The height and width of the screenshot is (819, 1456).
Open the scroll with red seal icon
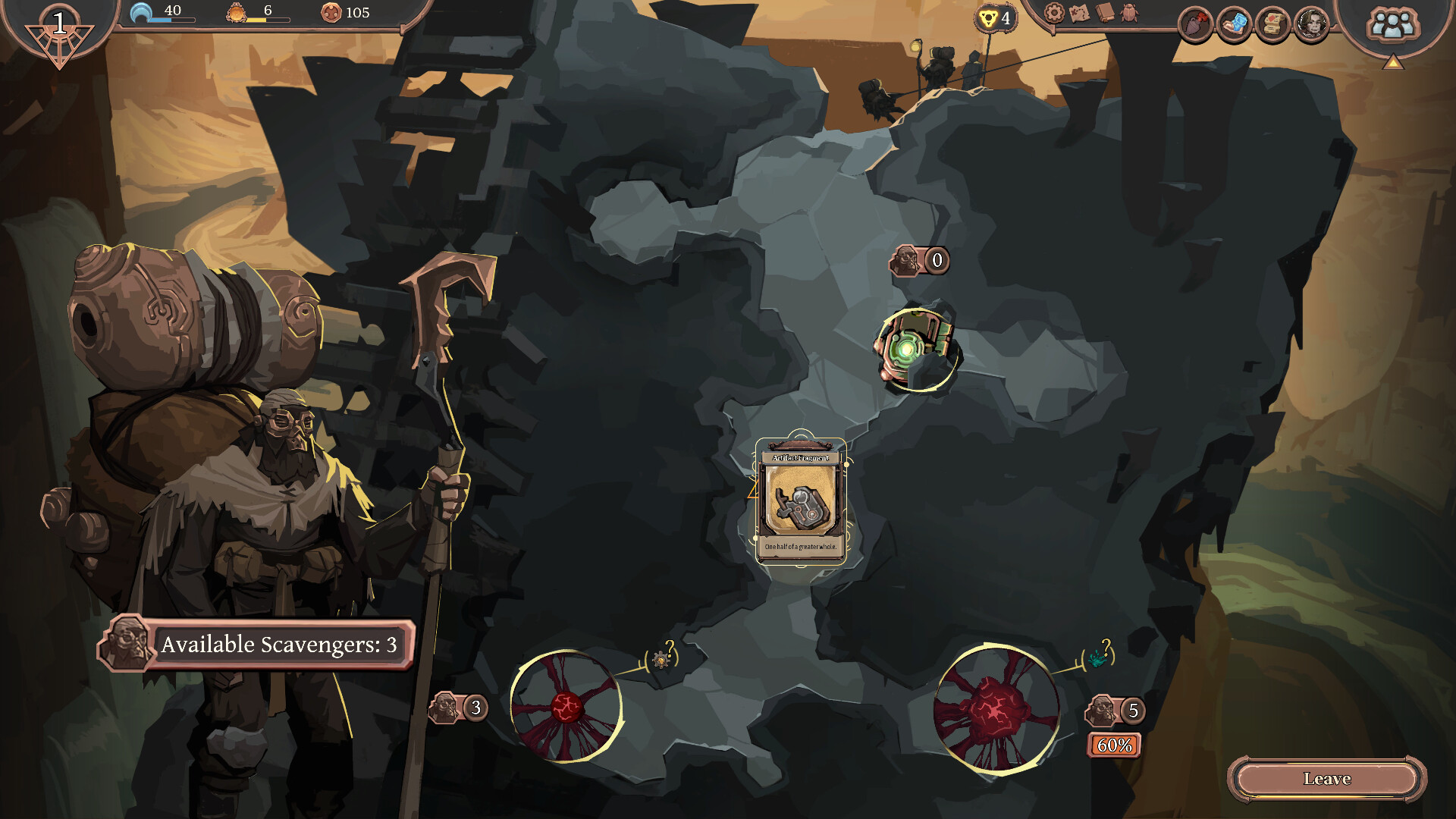coord(1272,24)
